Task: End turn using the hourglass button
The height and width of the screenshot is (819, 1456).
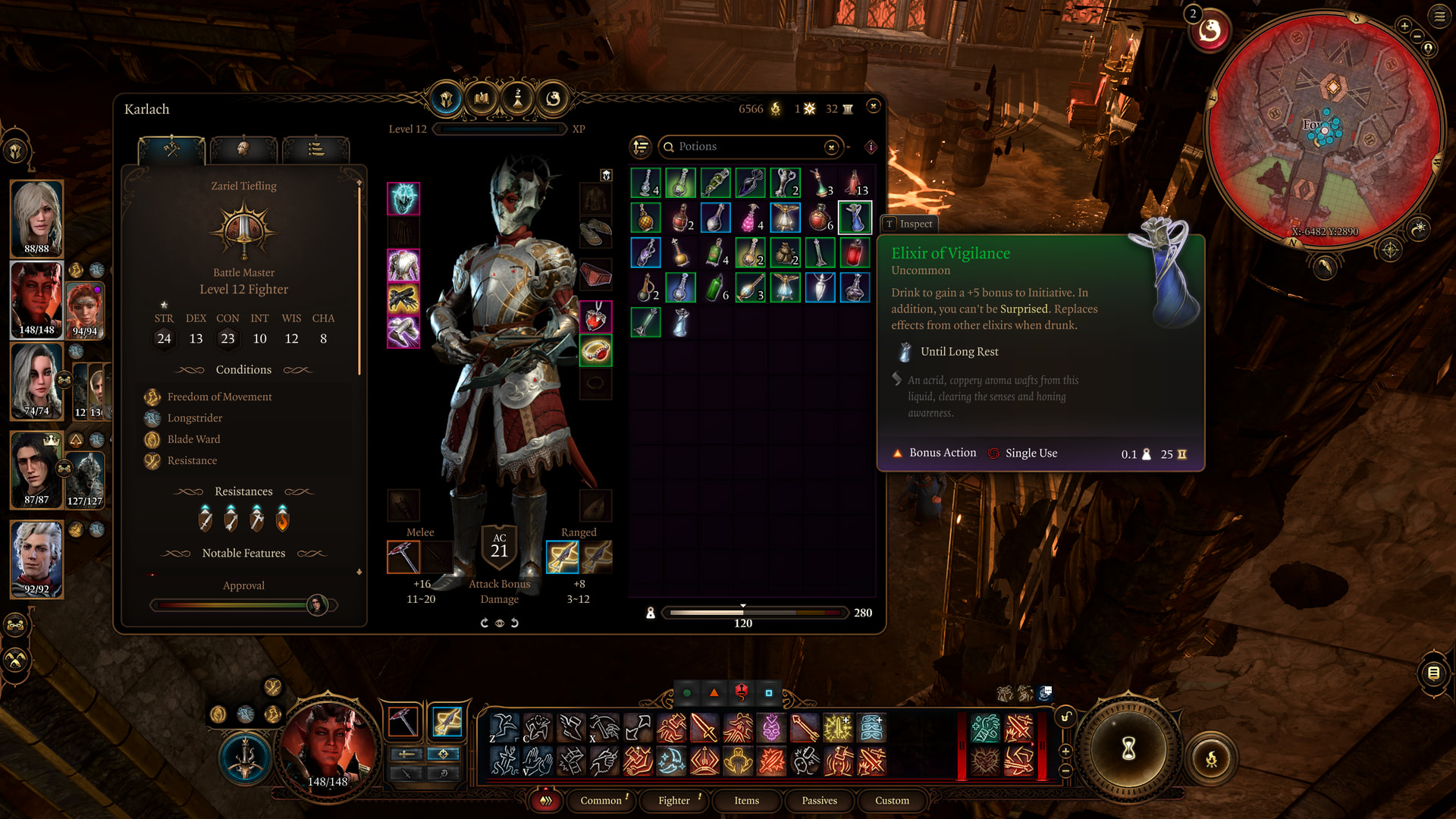Action: point(1128,749)
